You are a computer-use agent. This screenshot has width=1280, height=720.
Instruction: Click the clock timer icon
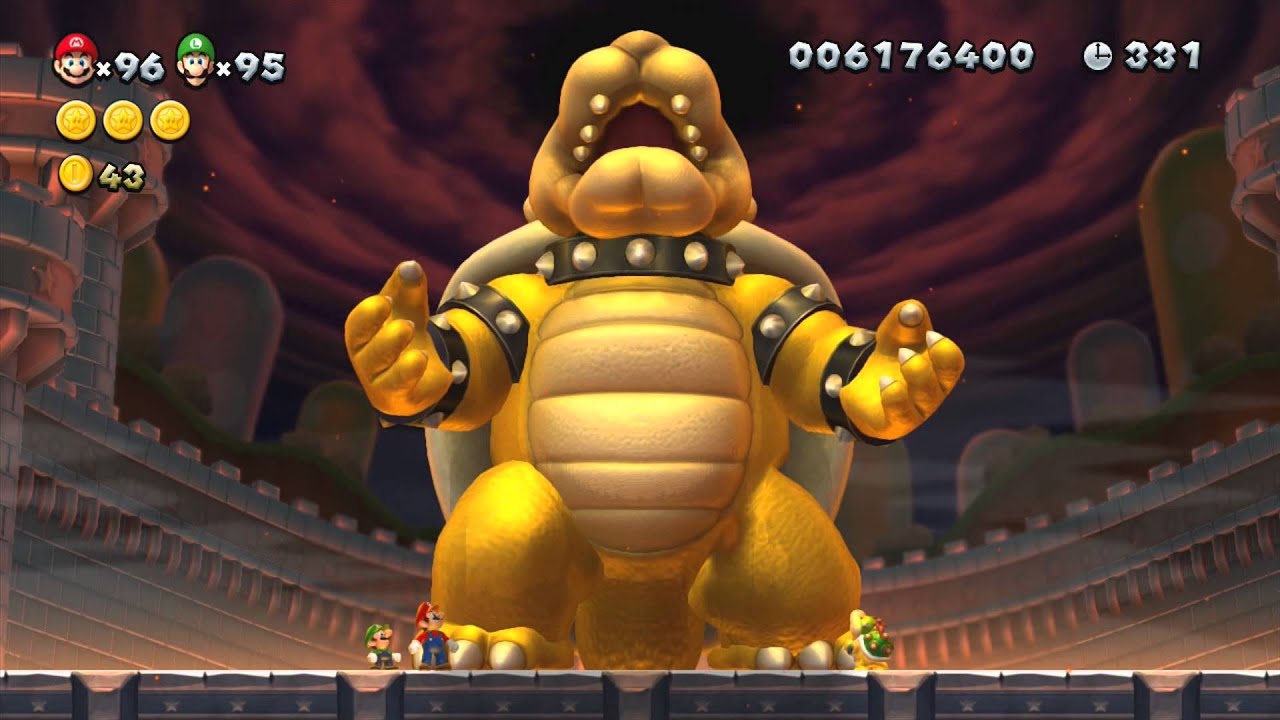point(1096,58)
